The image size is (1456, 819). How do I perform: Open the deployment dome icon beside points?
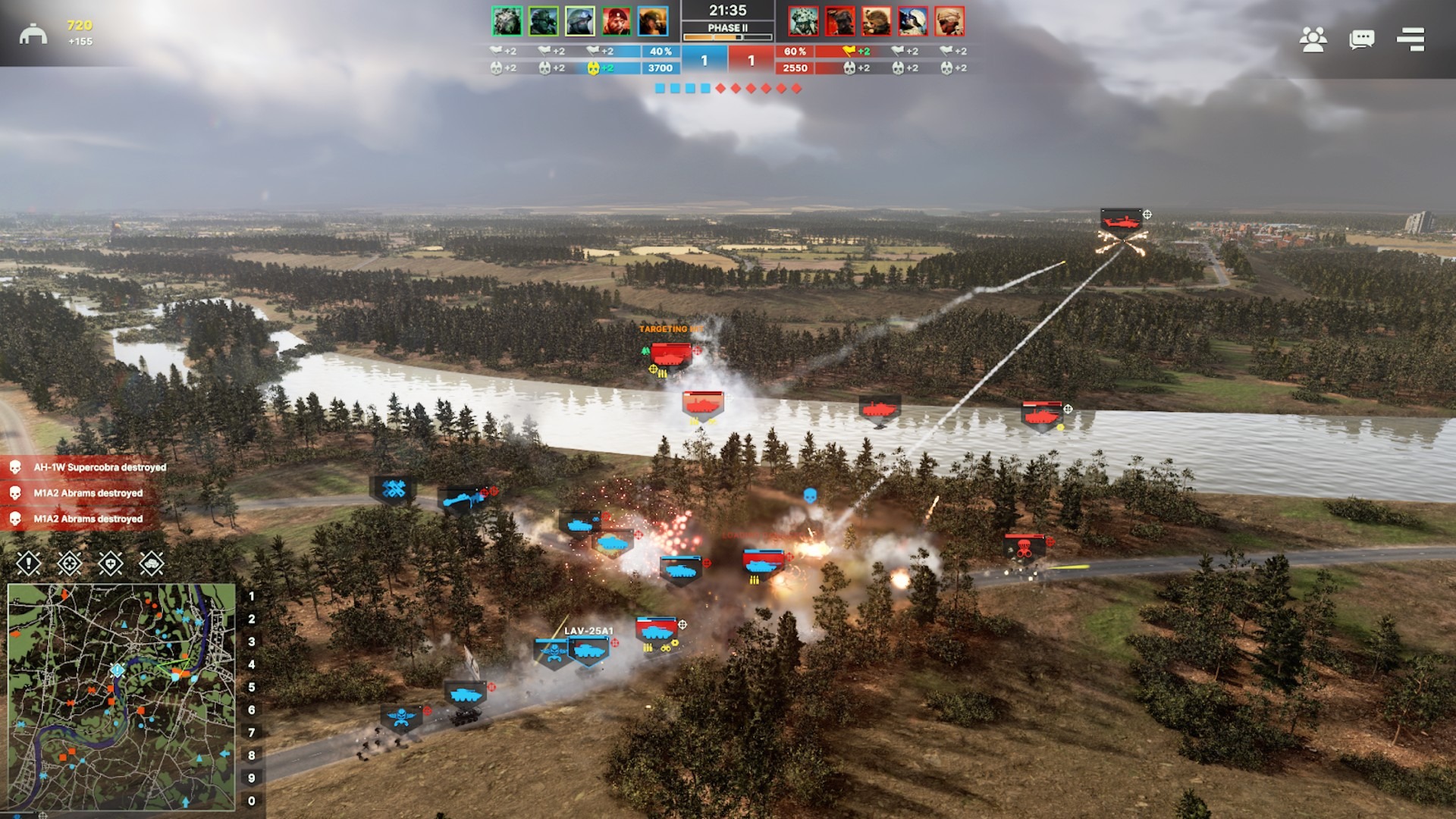[x=33, y=34]
